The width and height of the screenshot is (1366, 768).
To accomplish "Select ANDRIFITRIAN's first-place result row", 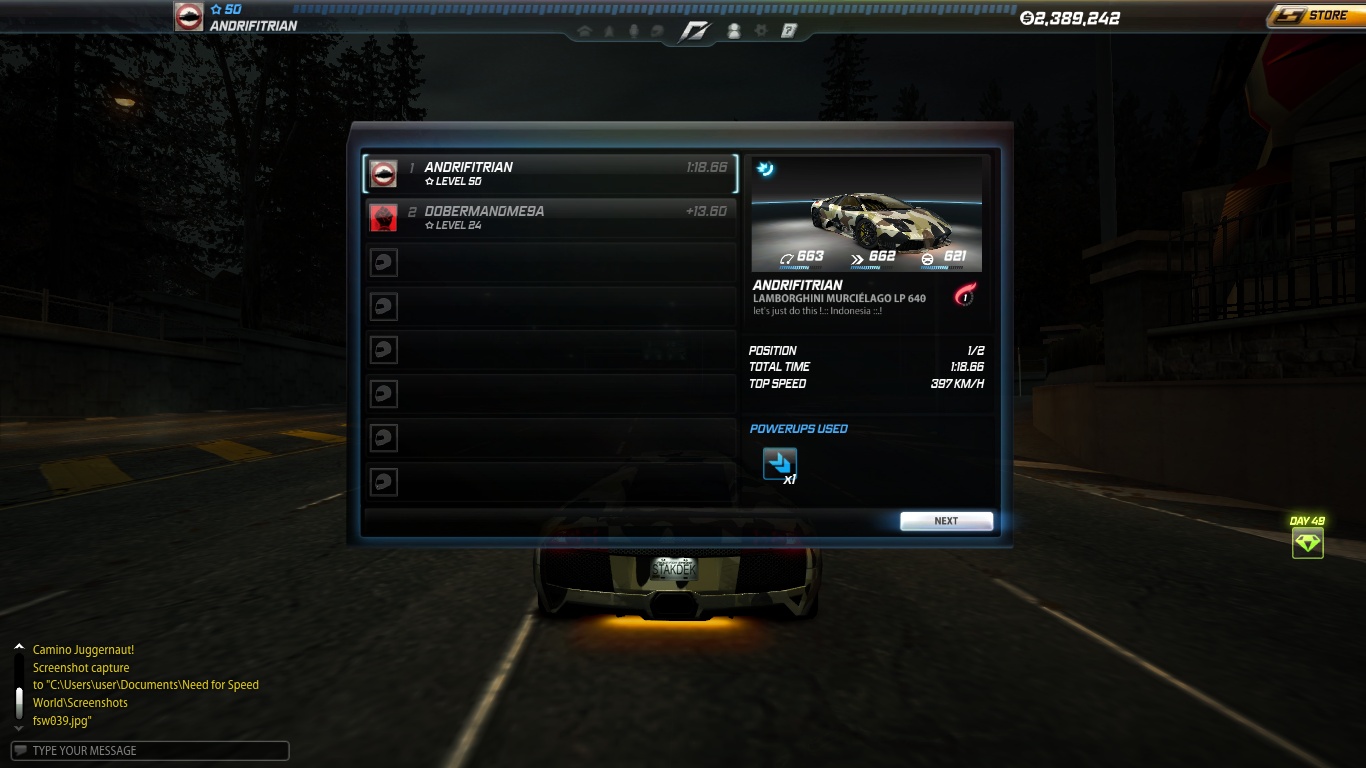I will [550, 174].
